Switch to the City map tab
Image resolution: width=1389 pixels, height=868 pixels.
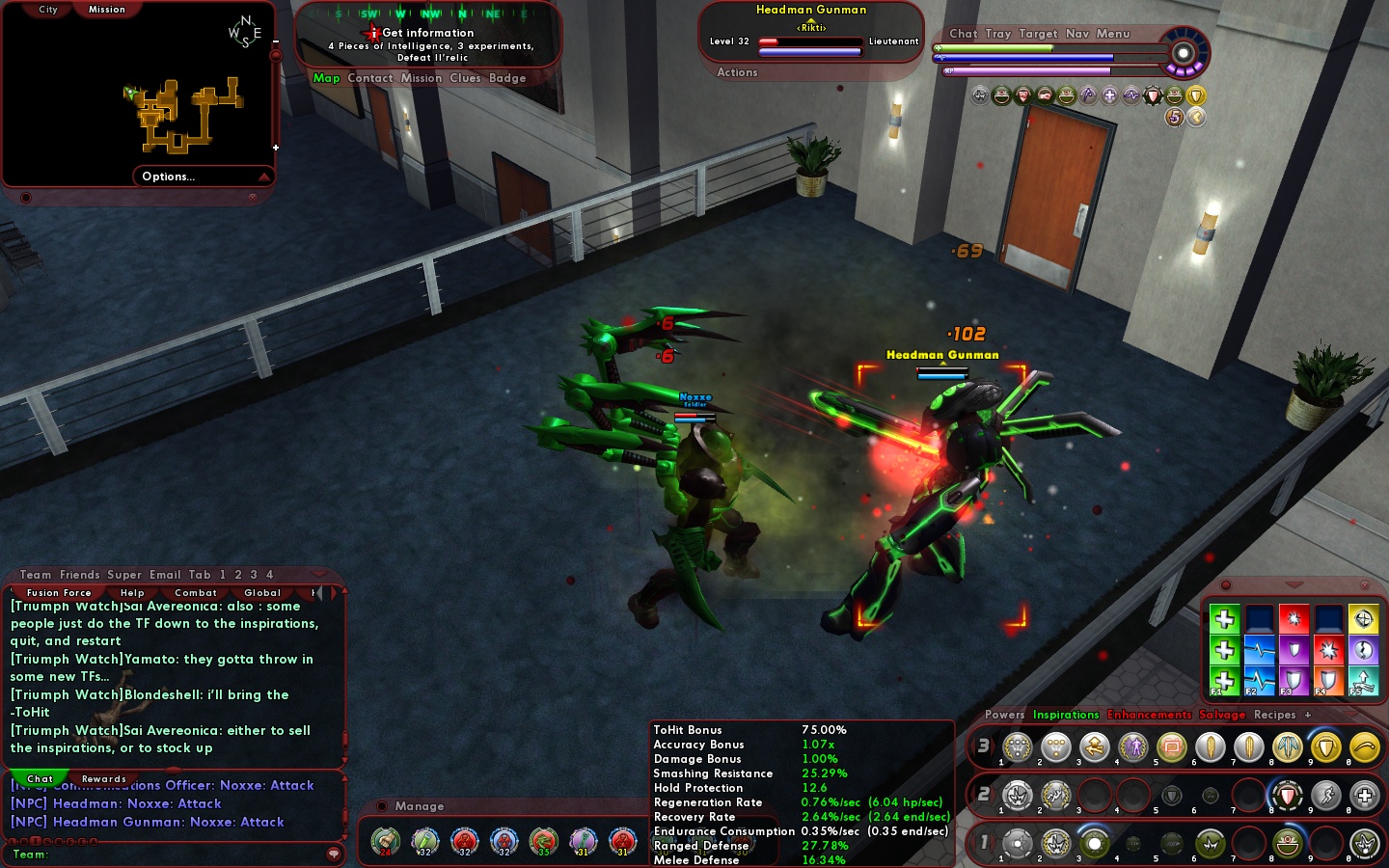[x=48, y=10]
